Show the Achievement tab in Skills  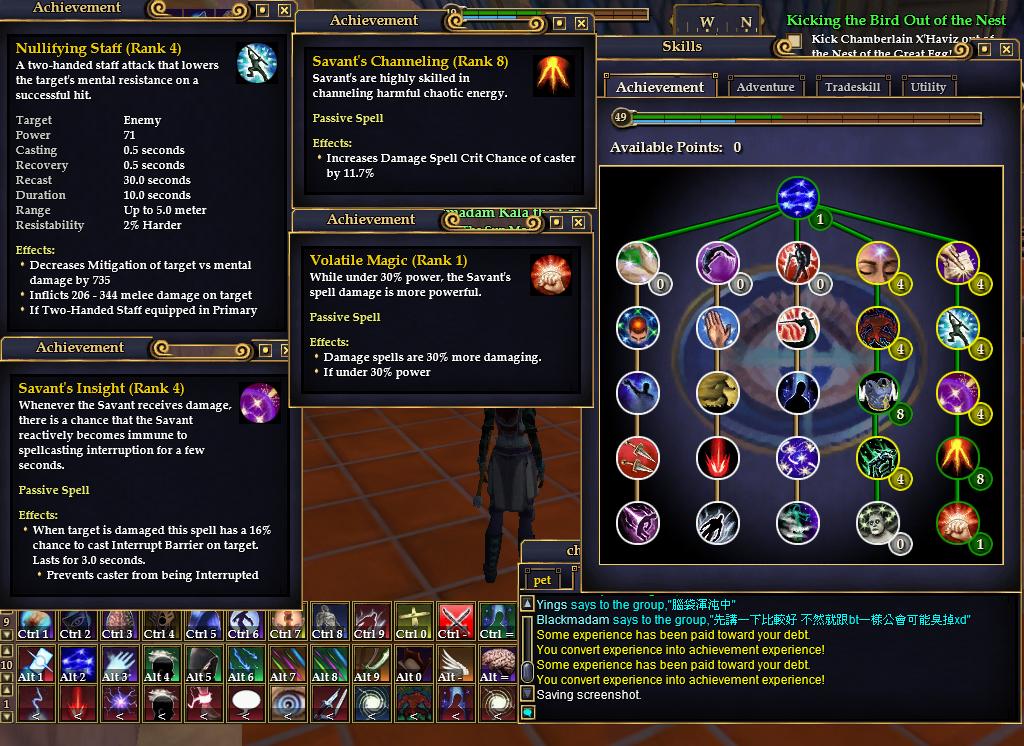tap(660, 87)
